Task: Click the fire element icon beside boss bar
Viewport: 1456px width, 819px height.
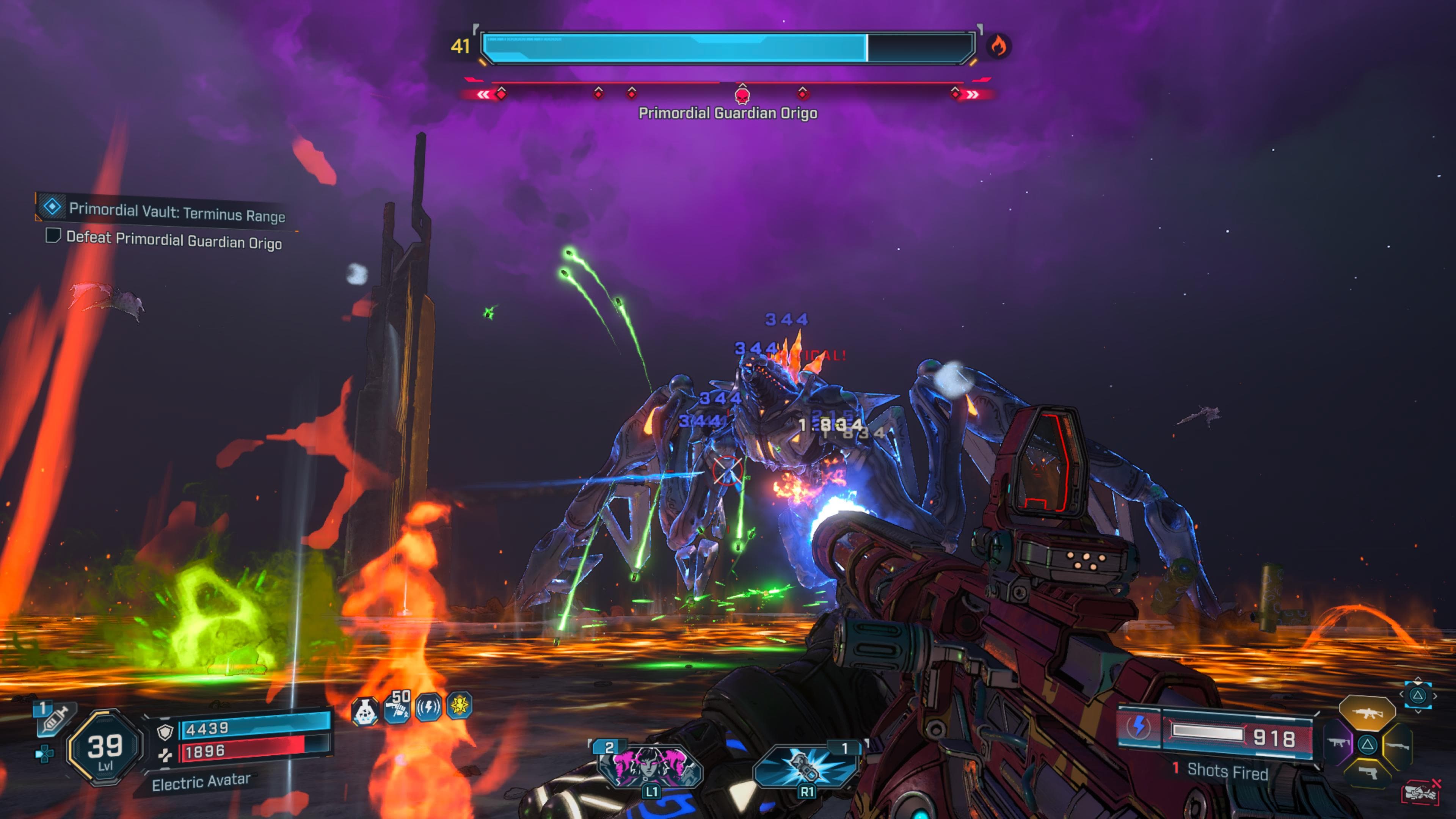Action: (x=998, y=46)
